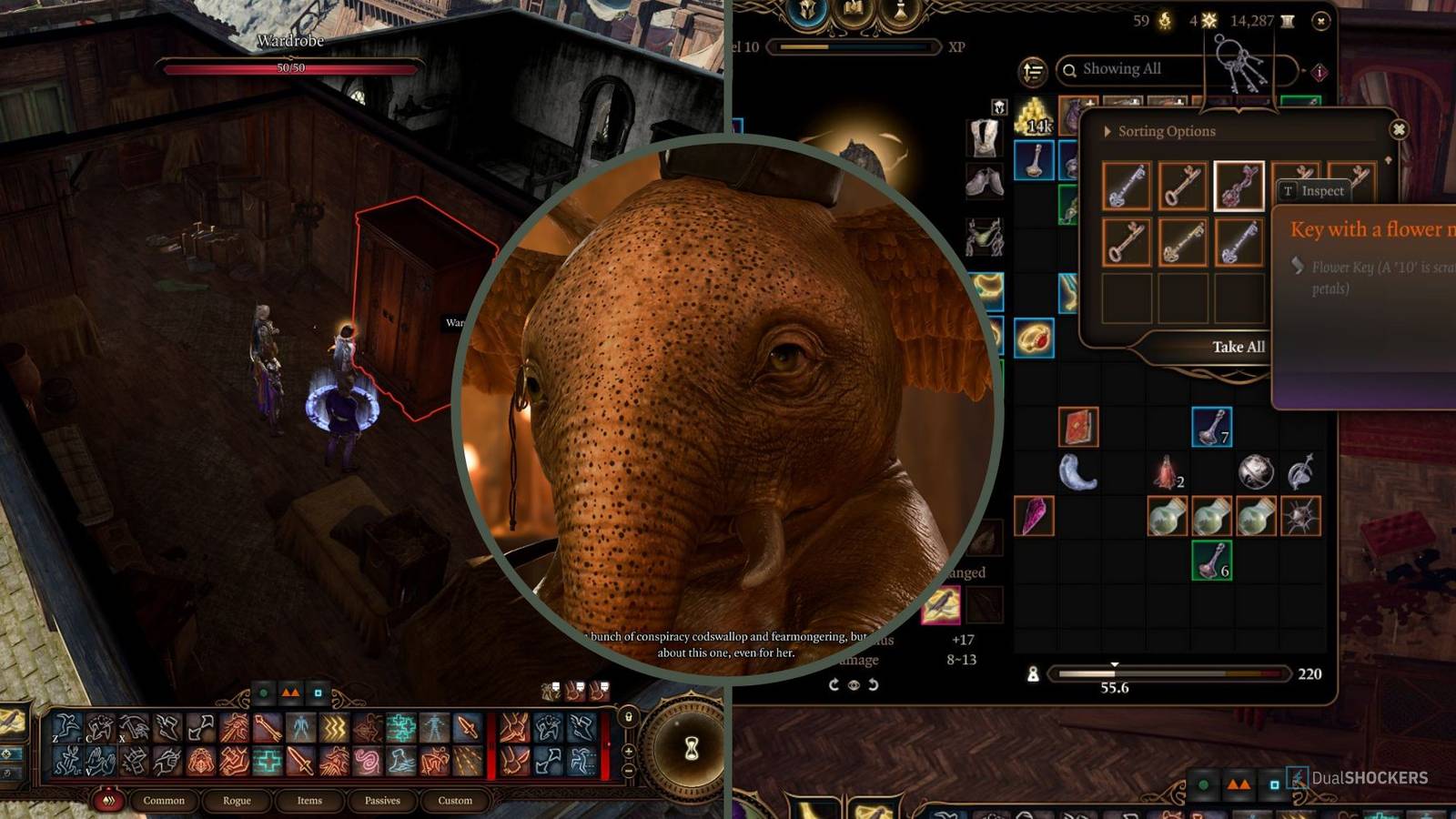Screen dimensions: 1456x819
Task: Click the camp supplies icon showing 59
Action: click(x=1165, y=20)
